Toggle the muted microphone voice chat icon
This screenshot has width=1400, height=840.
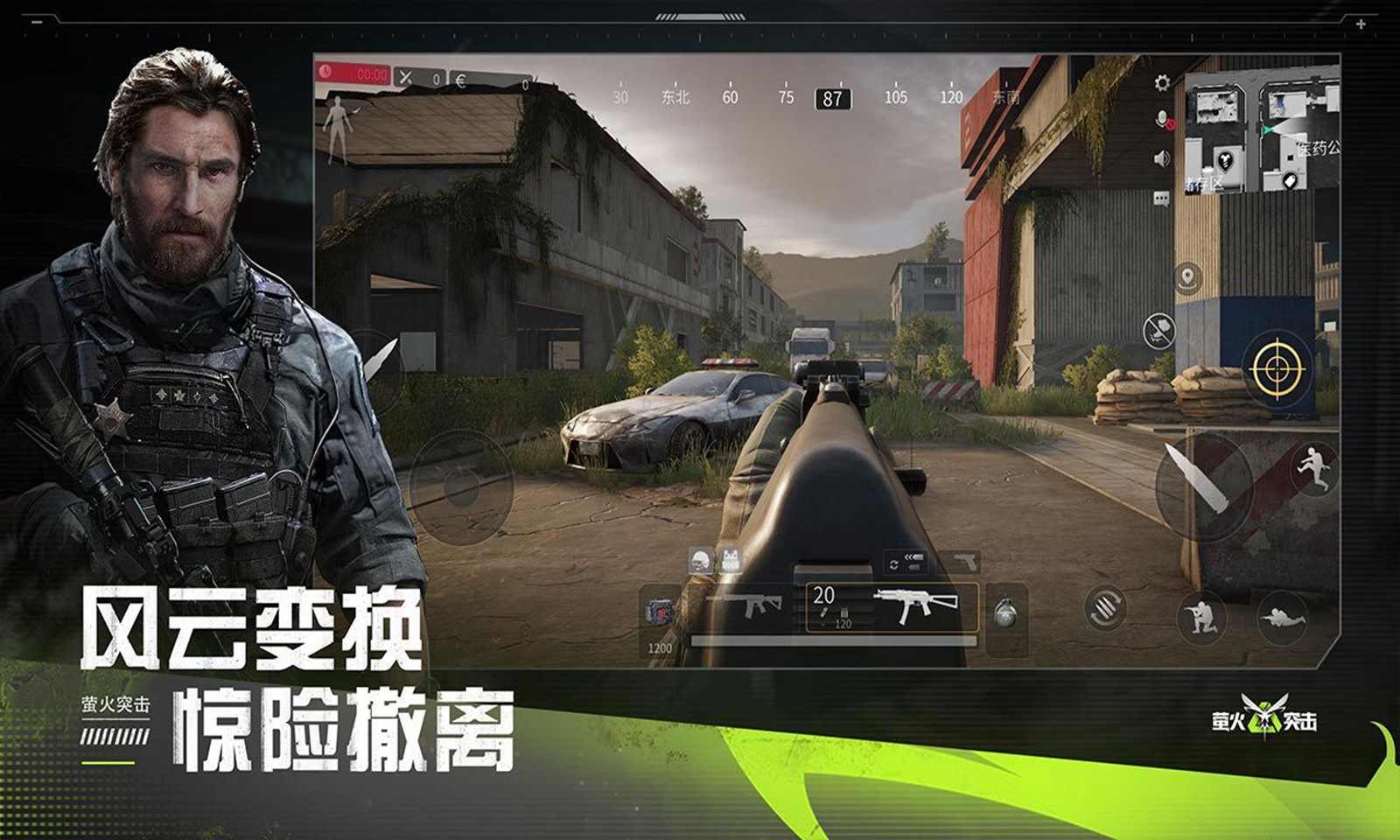[1164, 120]
